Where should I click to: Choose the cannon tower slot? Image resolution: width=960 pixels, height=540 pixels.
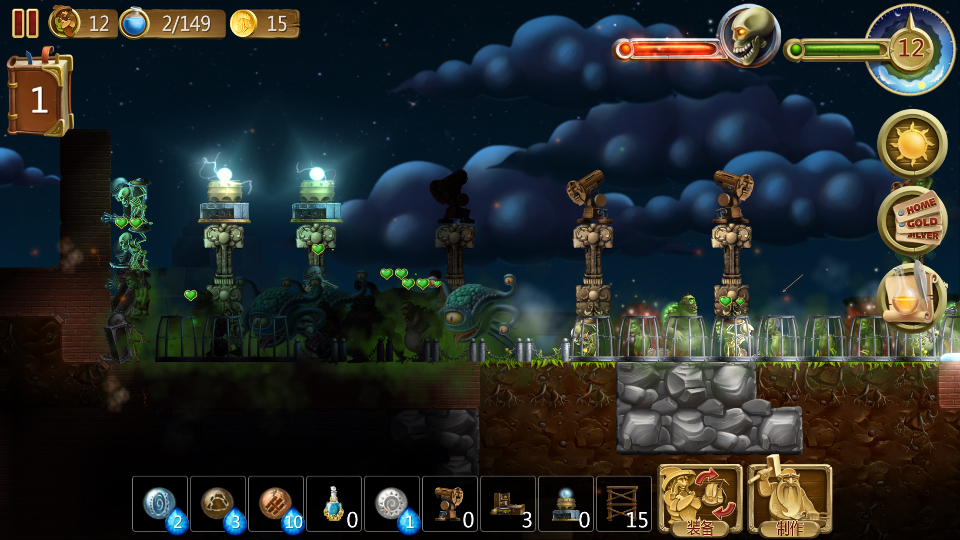[450, 504]
